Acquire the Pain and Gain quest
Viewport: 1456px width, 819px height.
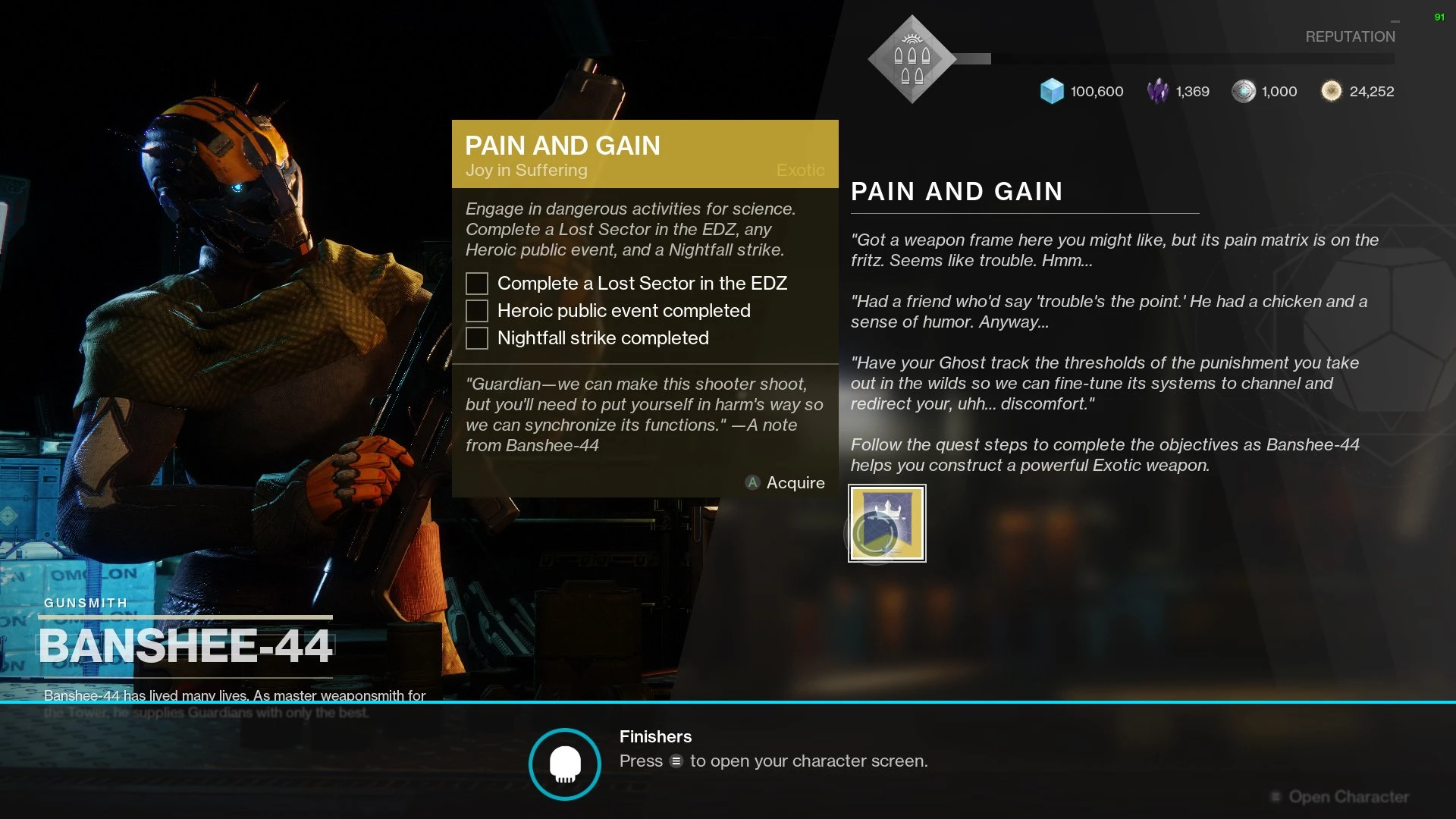[x=786, y=483]
